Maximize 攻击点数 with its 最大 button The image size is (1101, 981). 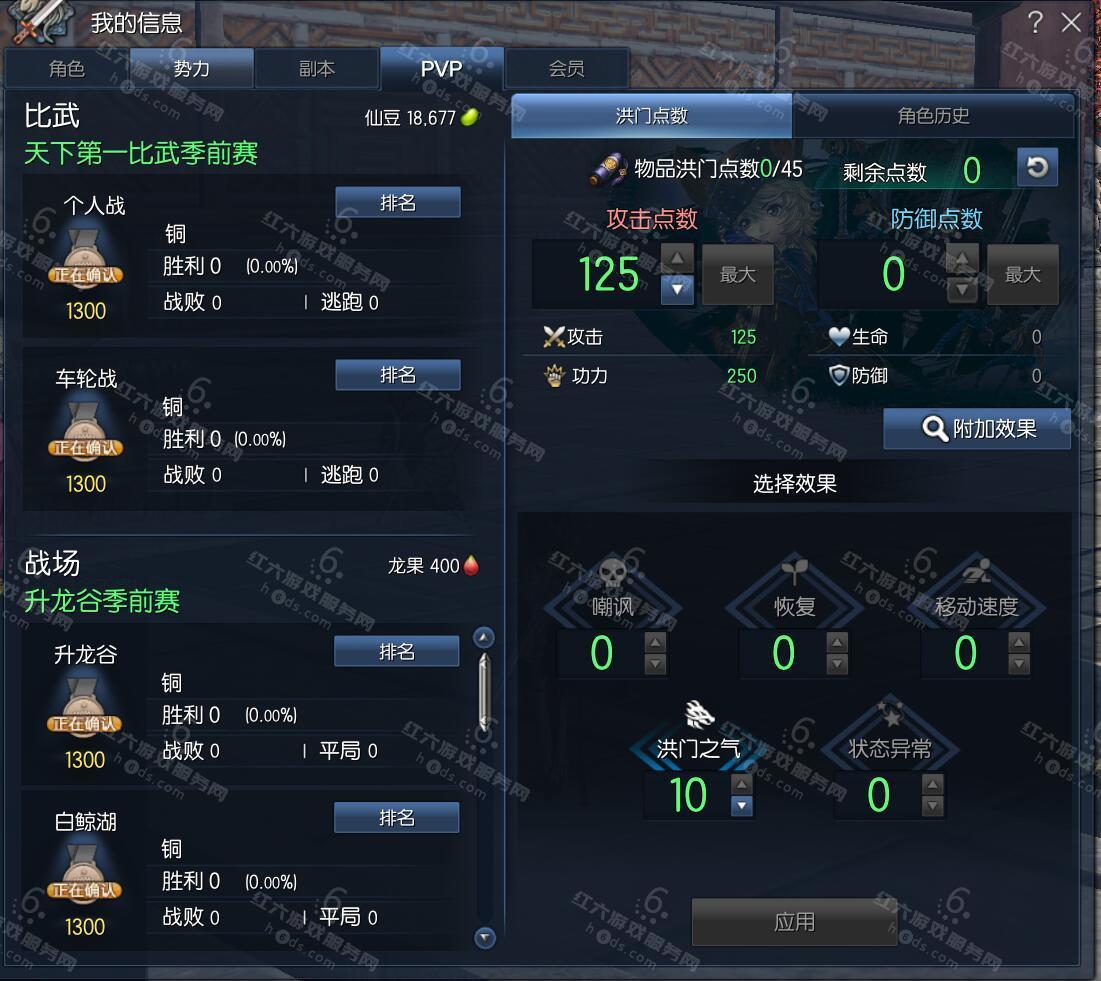tap(738, 275)
